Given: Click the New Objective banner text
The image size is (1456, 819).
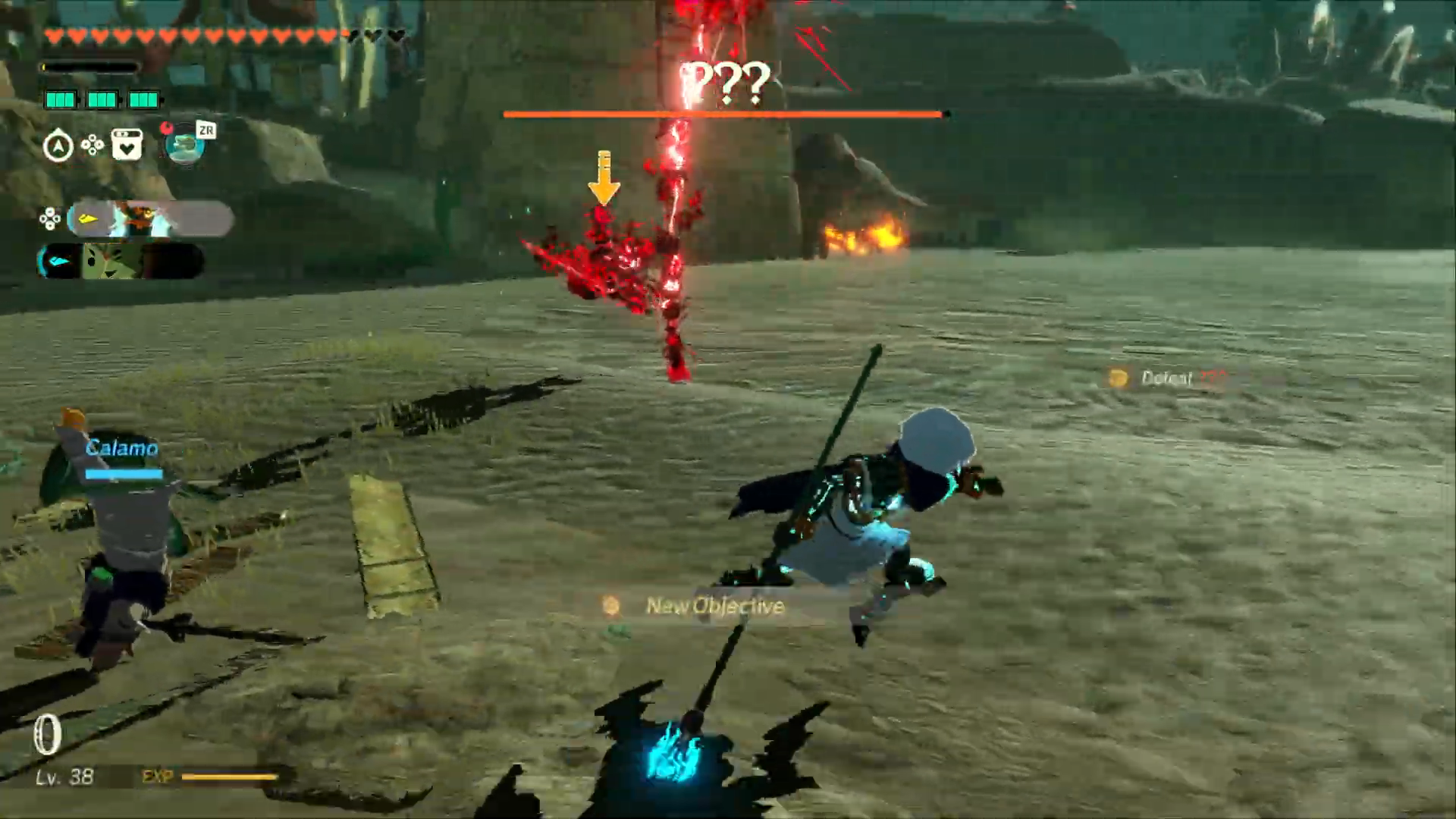Looking at the screenshot, I should pyautogui.click(x=714, y=605).
